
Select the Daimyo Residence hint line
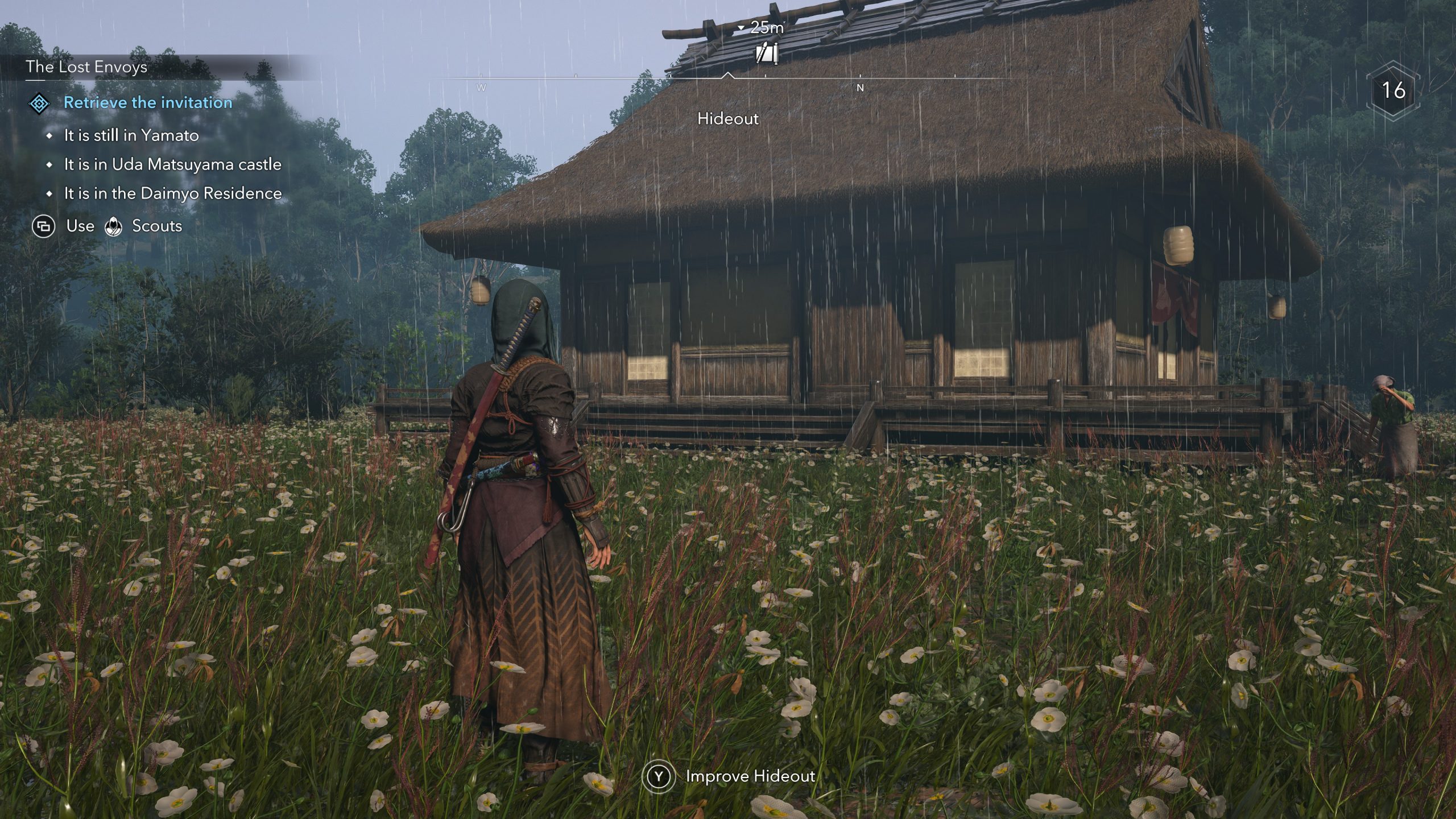pos(172,193)
